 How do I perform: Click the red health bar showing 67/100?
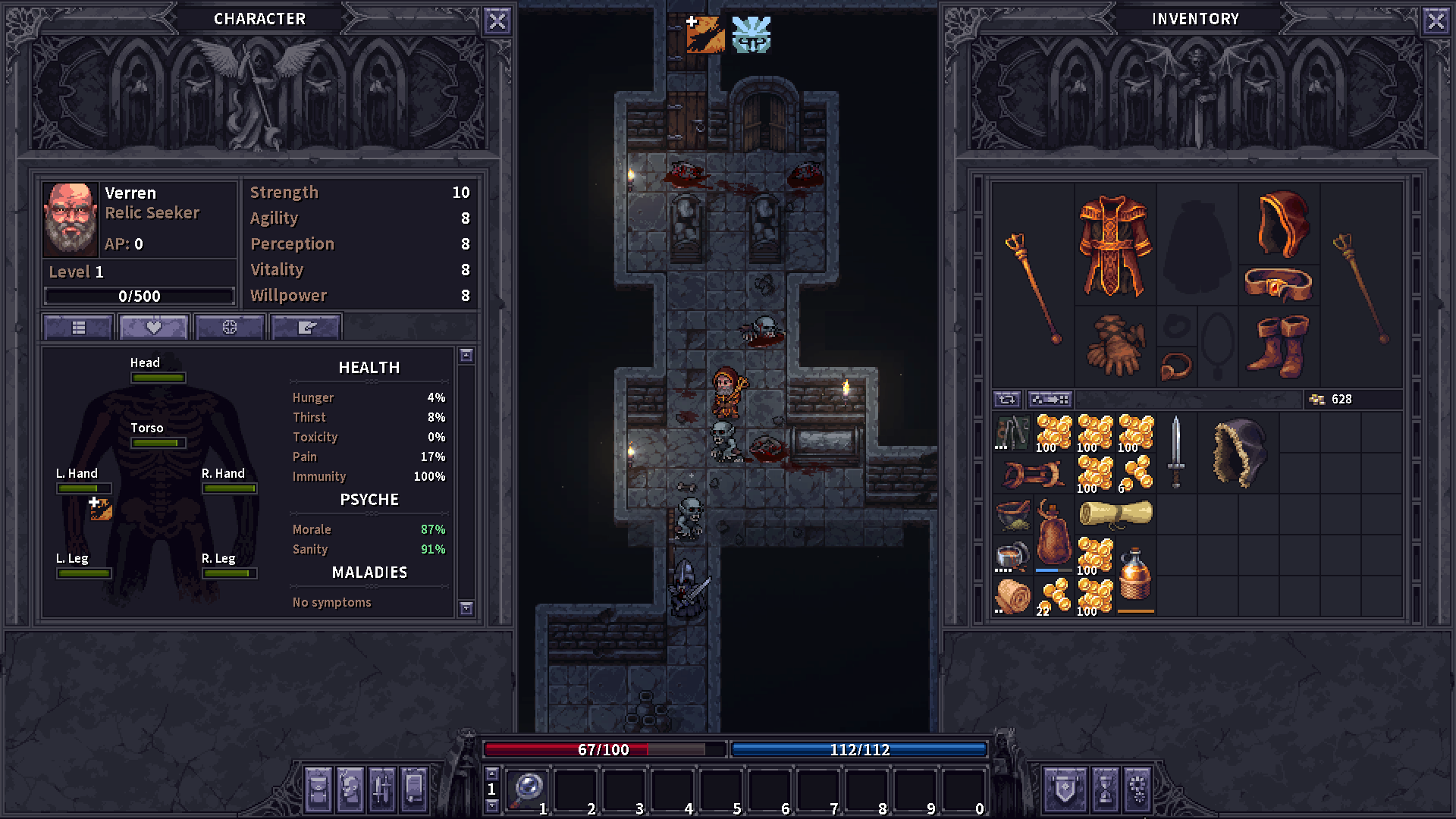pyautogui.click(x=603, y=749)
